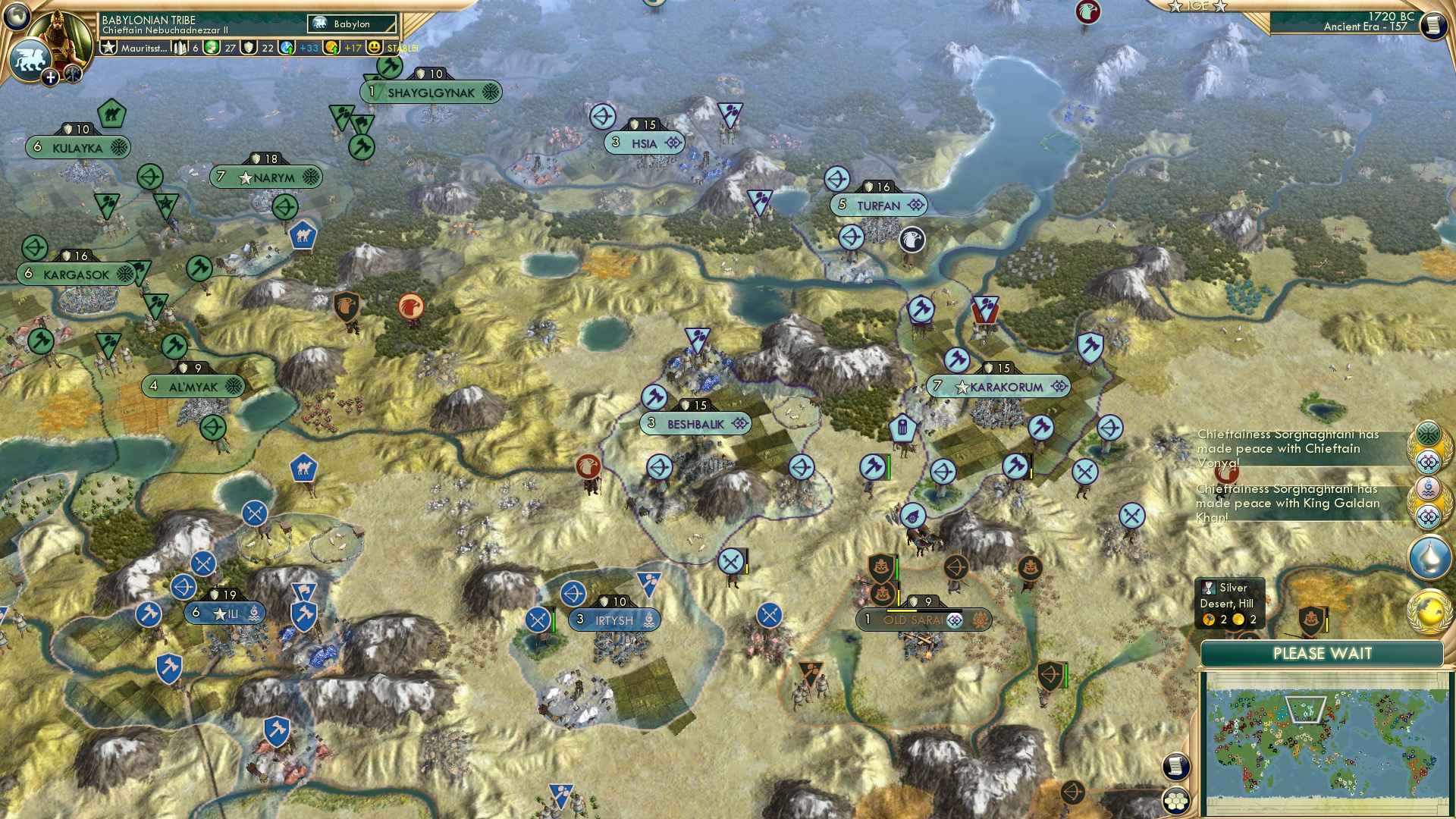Click the blue +33 culture indicator
Image resolution: width=1456 pixels, height=819 pixels.
[x=309, y=48]
